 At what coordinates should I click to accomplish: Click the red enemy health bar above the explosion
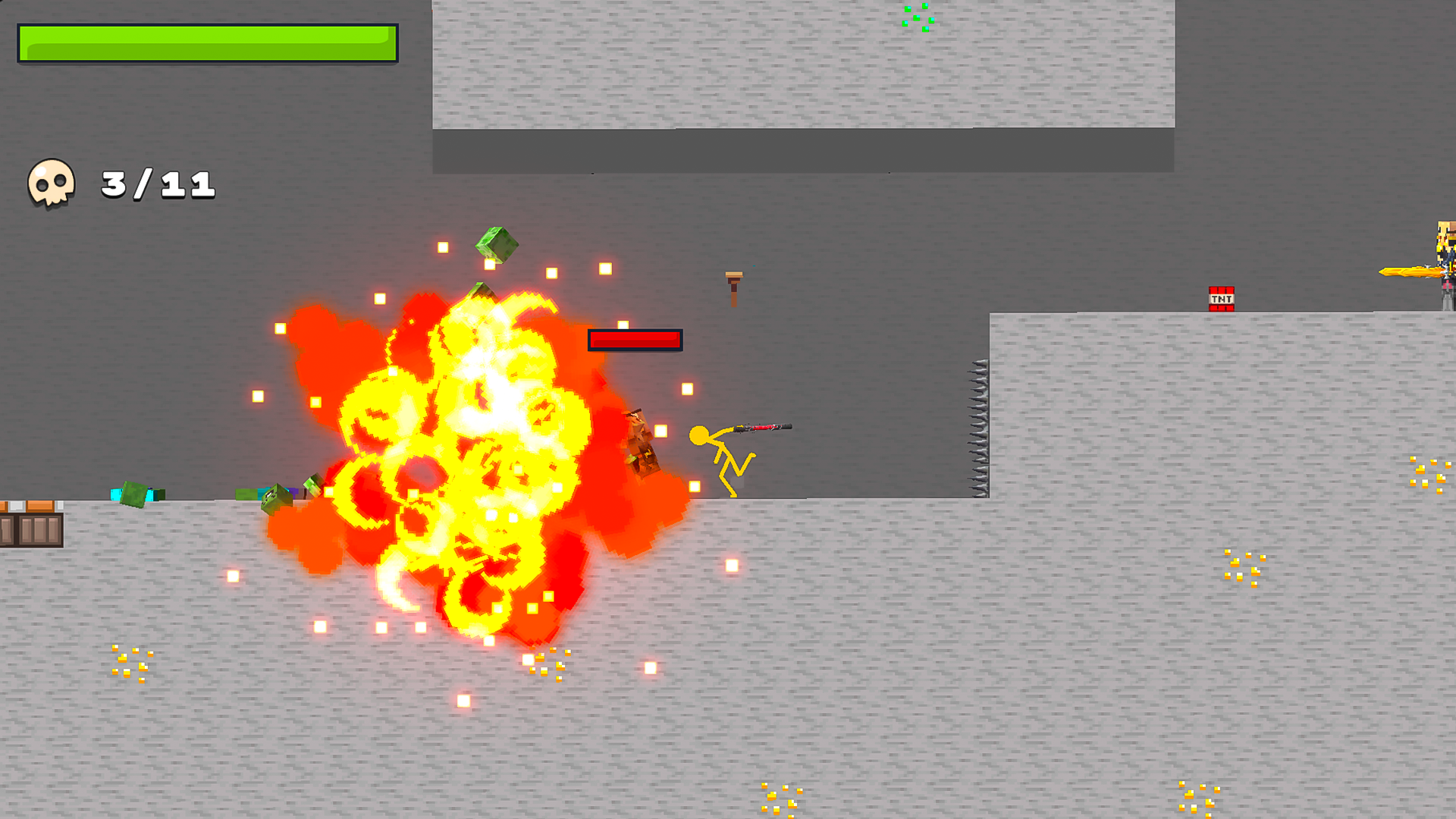pos(635,340)
